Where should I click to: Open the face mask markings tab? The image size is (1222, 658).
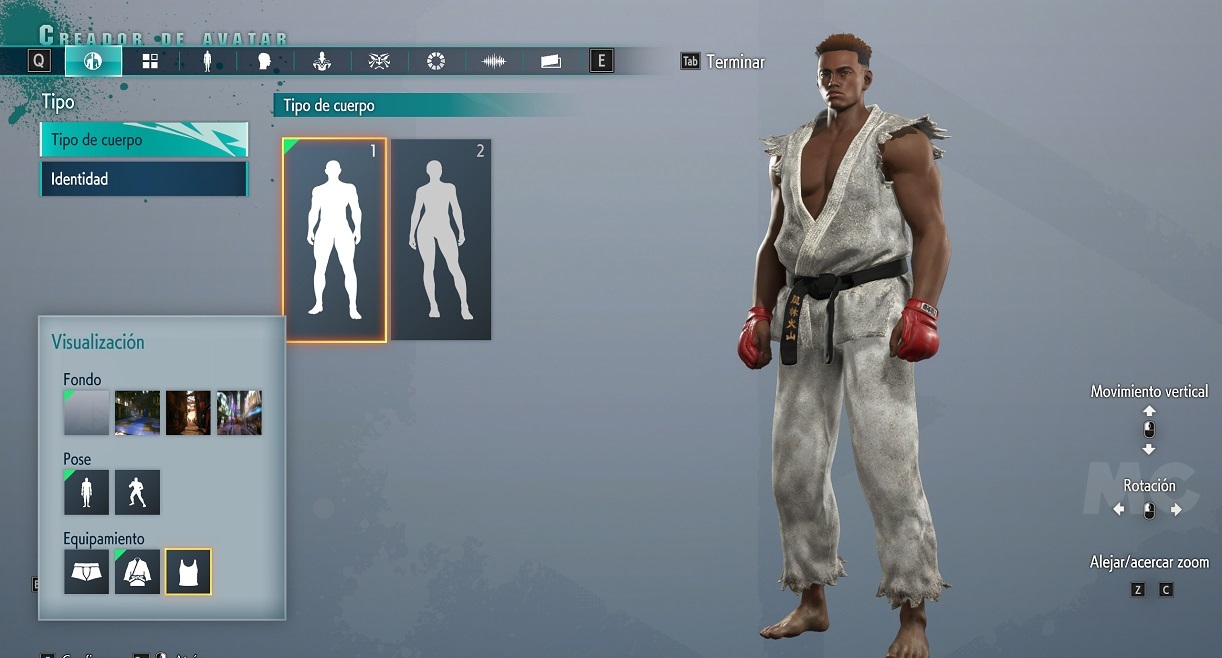tap(379, 61)
